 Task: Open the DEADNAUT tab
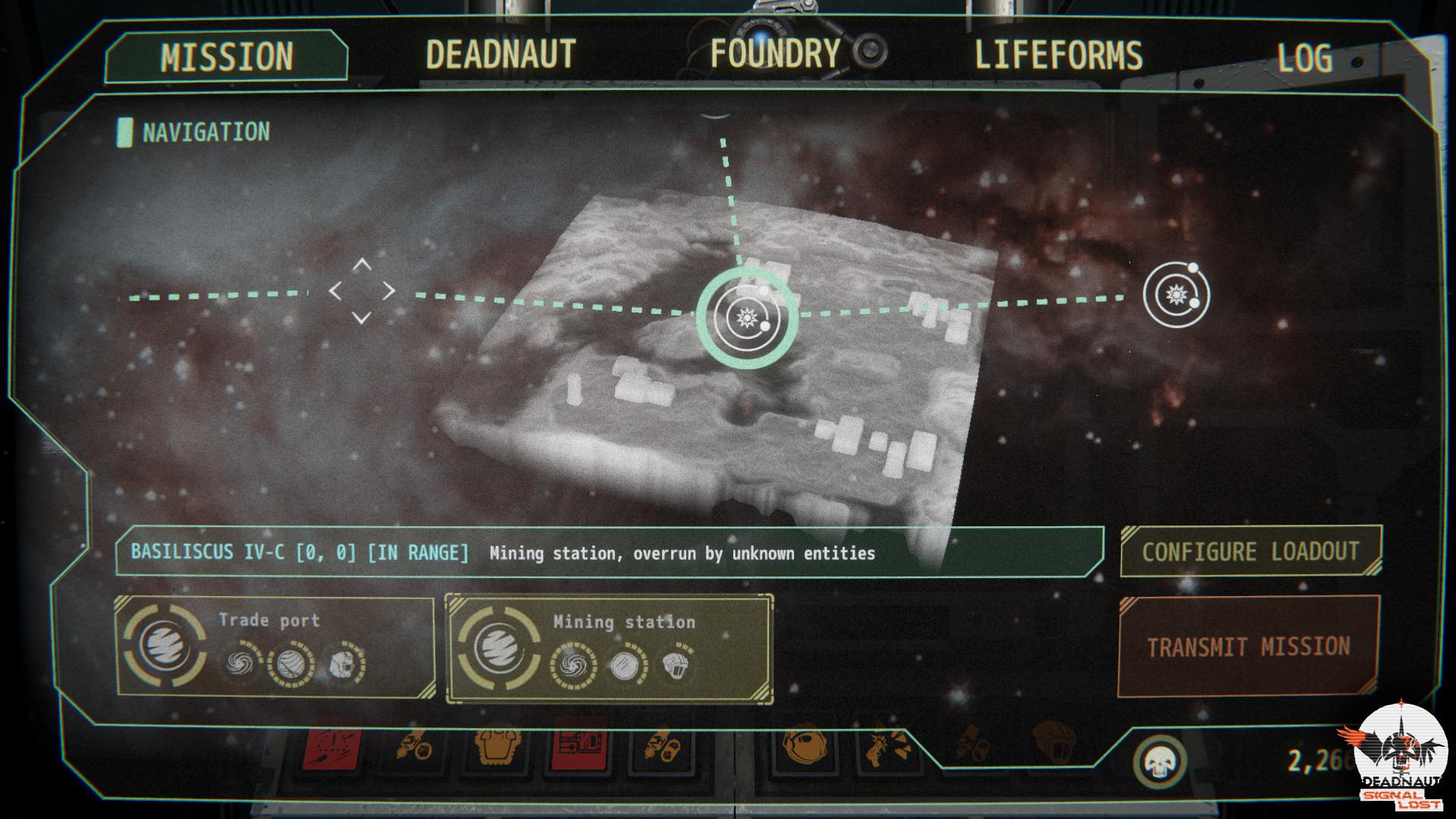click(500, 55)
